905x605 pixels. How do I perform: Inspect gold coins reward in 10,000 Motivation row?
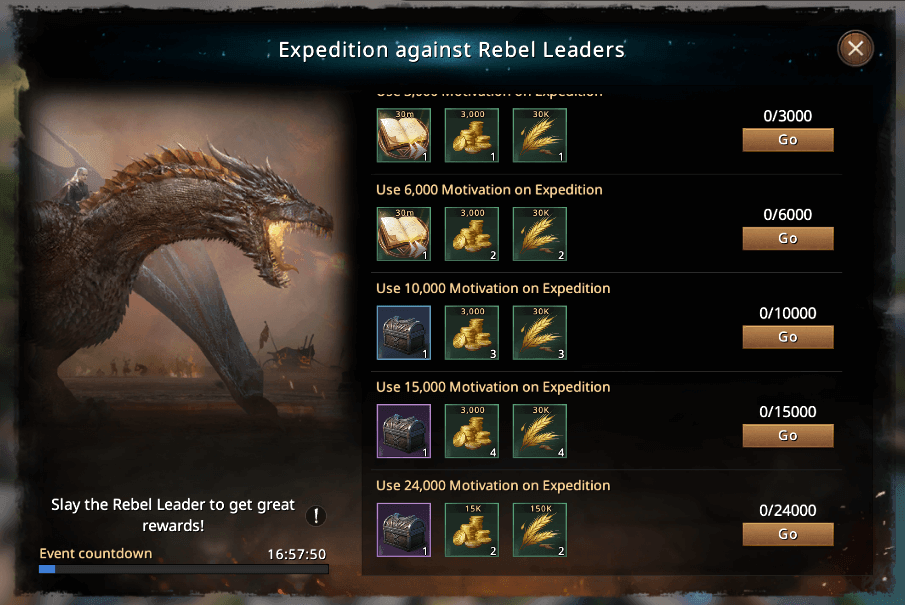coord(472,333)
